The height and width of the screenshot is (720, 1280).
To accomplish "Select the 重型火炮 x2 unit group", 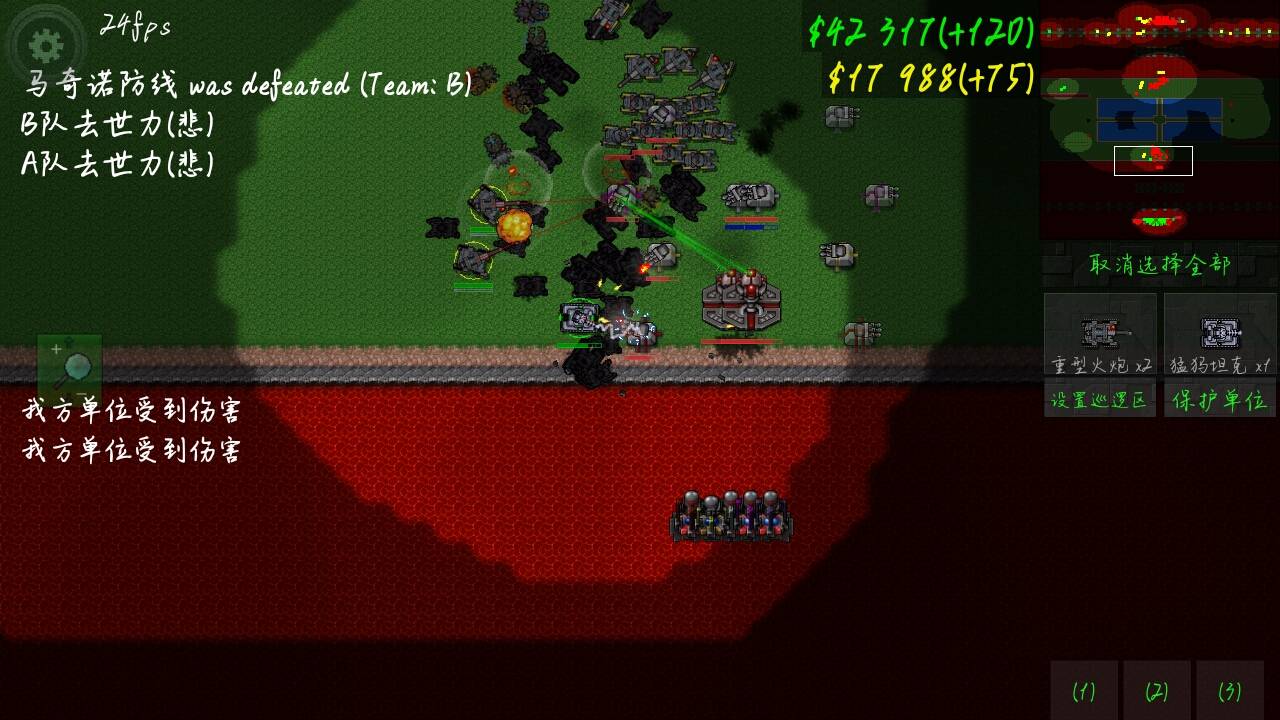I will (1100, 335).
